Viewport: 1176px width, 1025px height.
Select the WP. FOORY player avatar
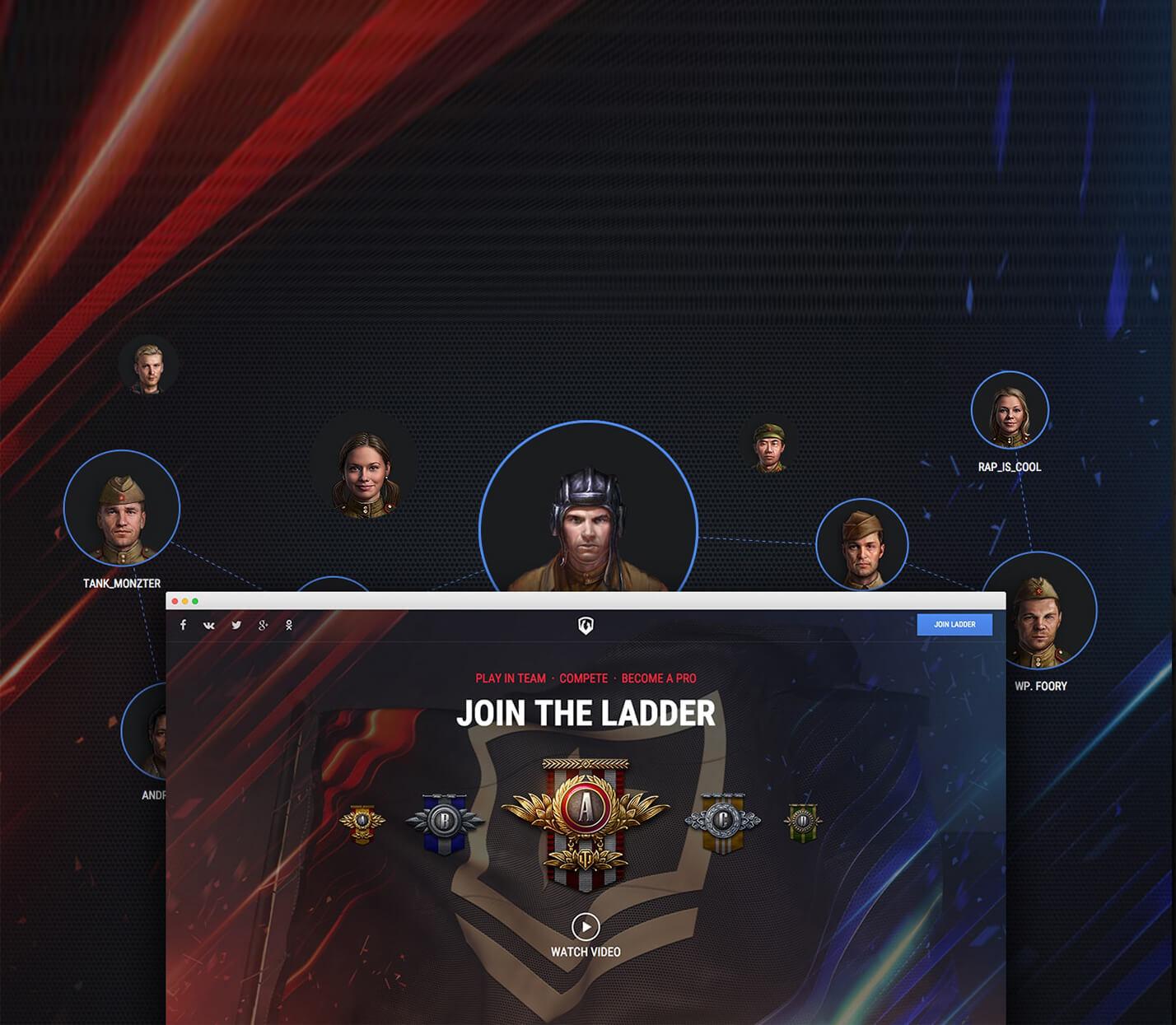pyautogui.click(x=1038, y=610)
